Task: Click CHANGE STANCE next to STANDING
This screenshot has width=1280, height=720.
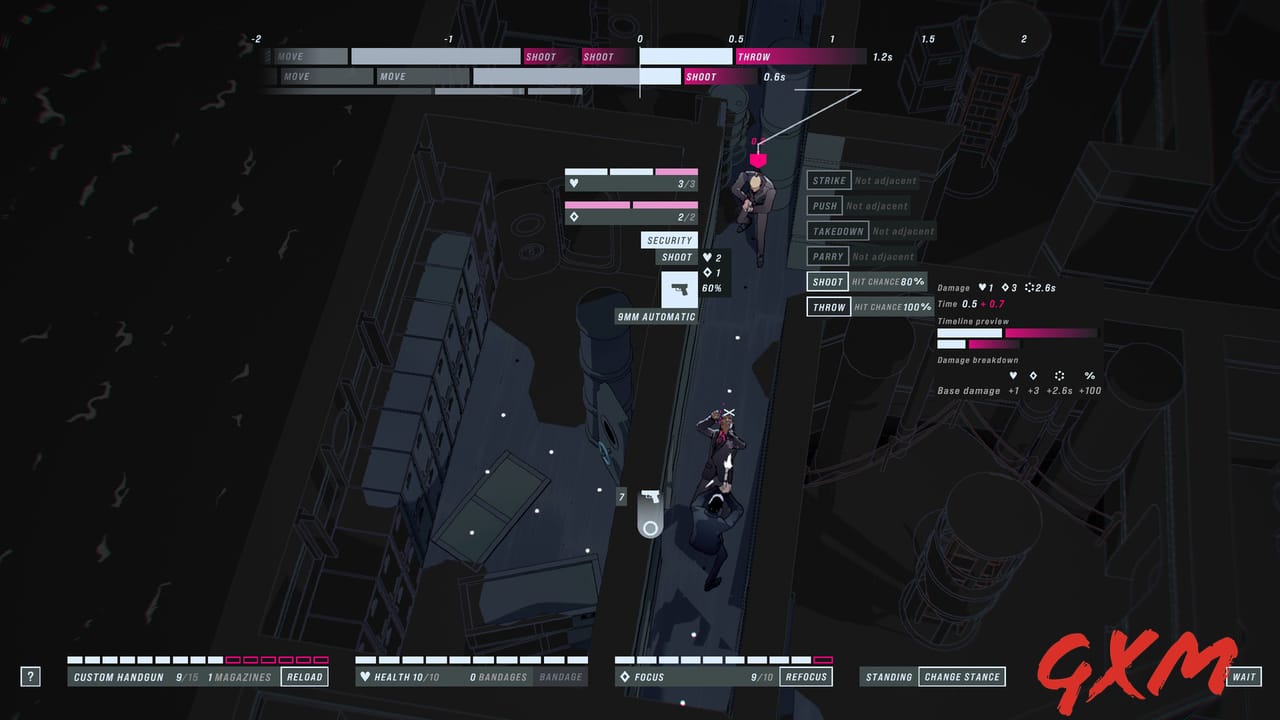Action: click(962, 676)
